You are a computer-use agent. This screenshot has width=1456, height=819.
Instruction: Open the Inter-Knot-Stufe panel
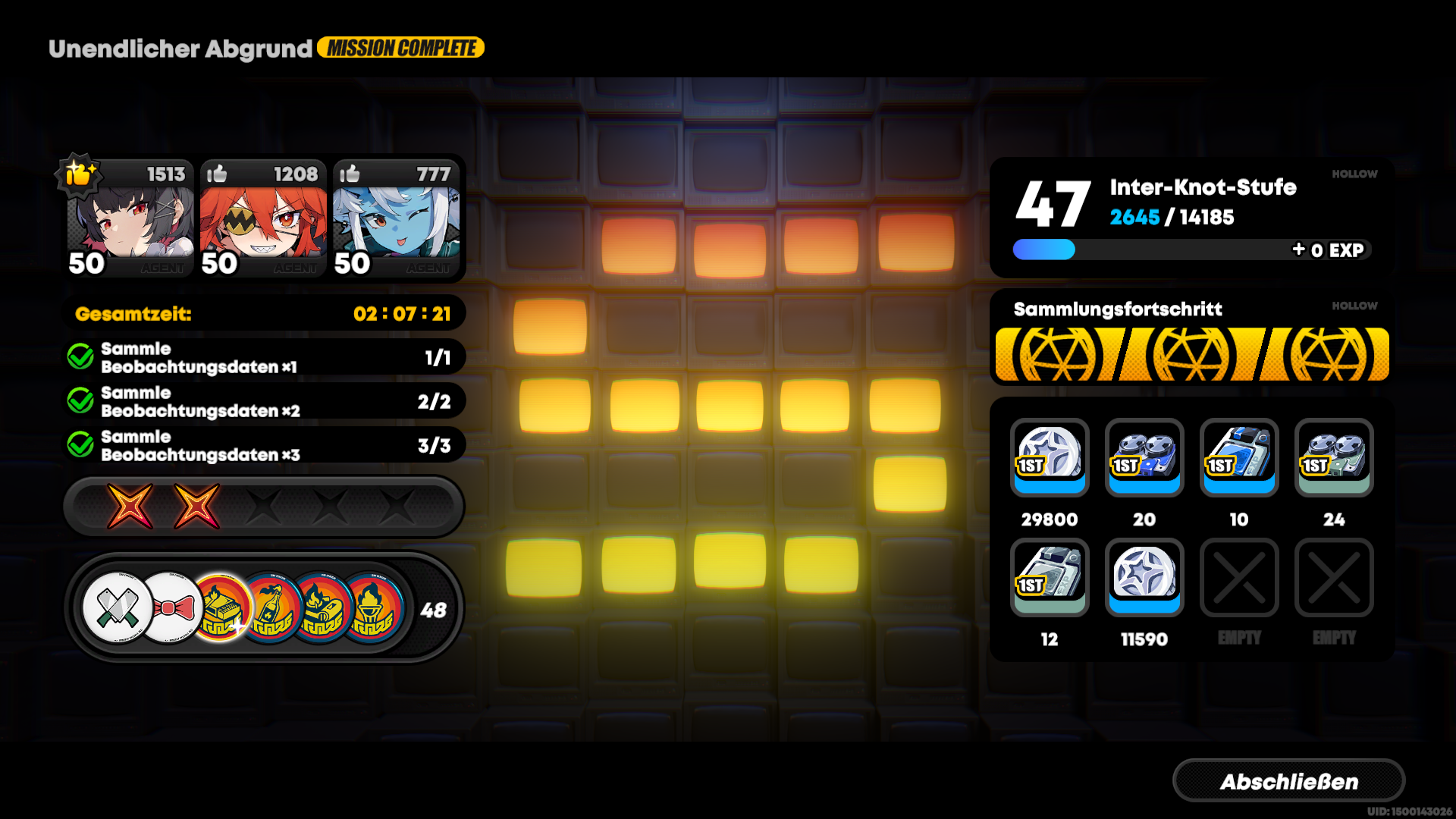[x=1191, y=212]
